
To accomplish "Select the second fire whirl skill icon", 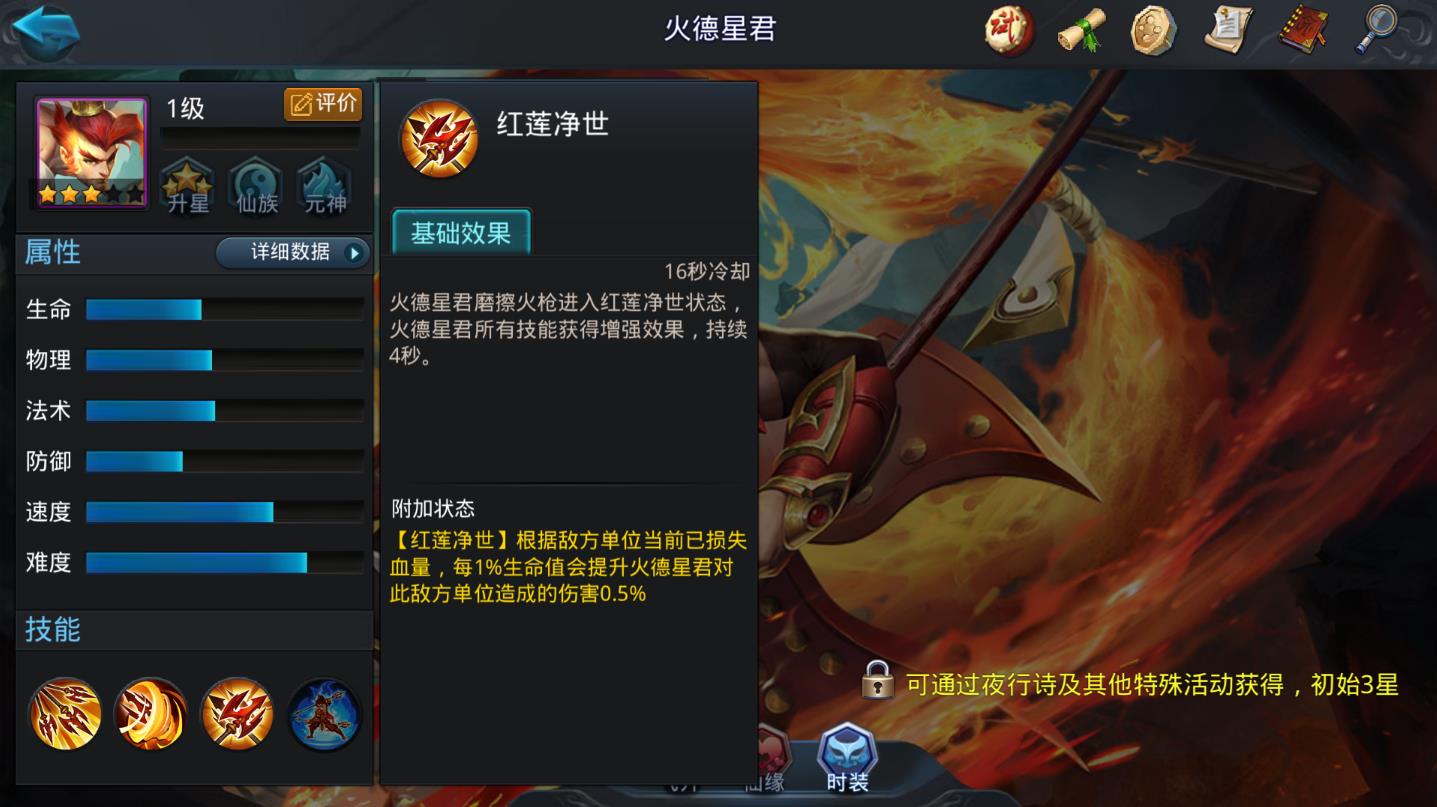I will click(x=149, y=713).
